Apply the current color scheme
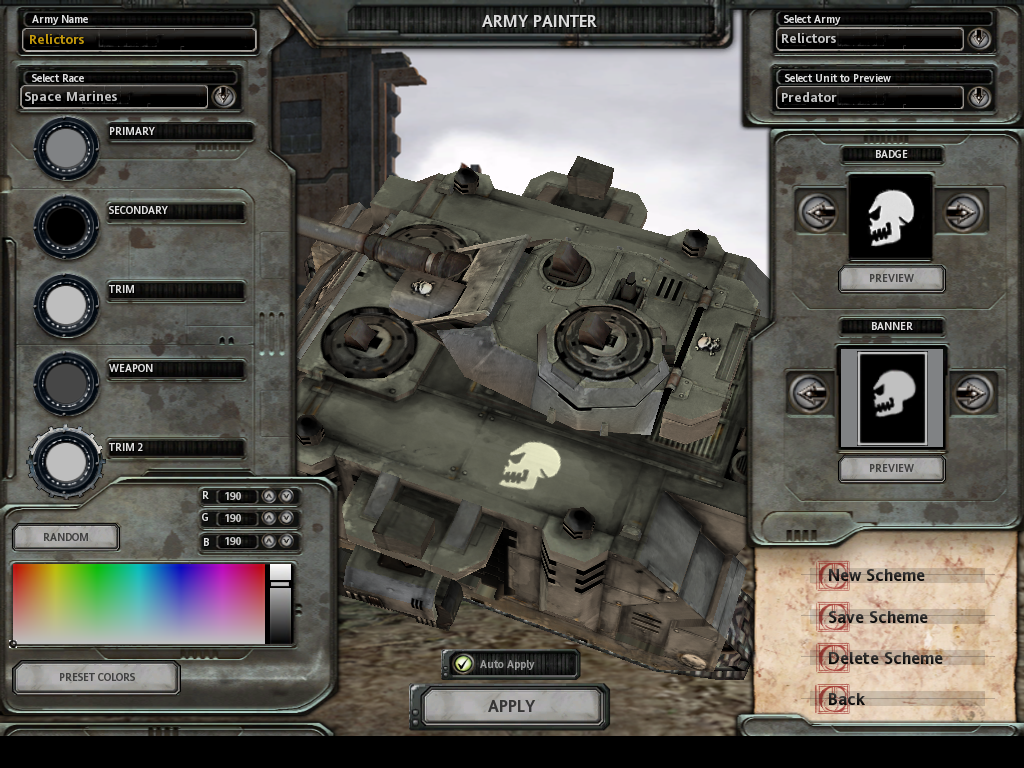Screen dimensions: 1024x768 510,706
